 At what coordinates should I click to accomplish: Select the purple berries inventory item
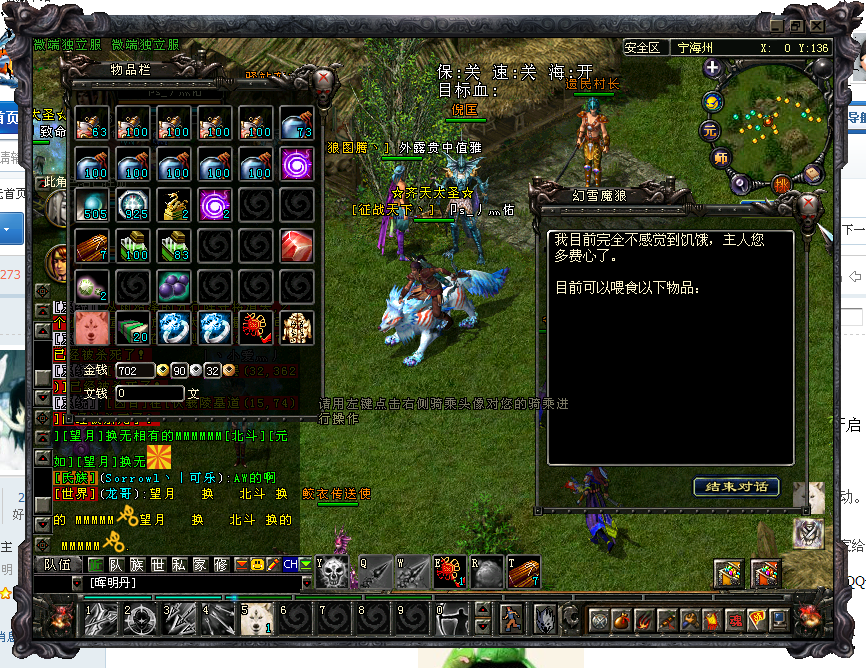(x=173, y=287)
